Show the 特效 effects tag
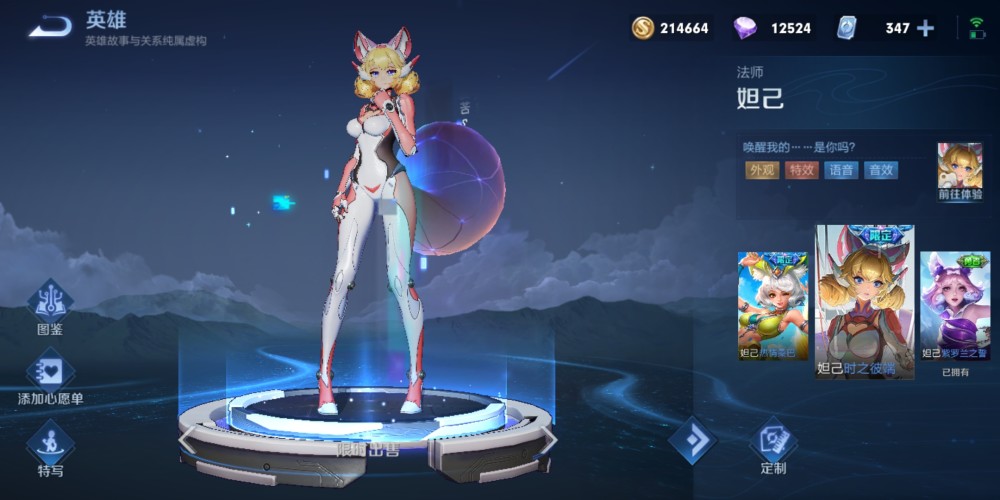 [x=802, y=170]
